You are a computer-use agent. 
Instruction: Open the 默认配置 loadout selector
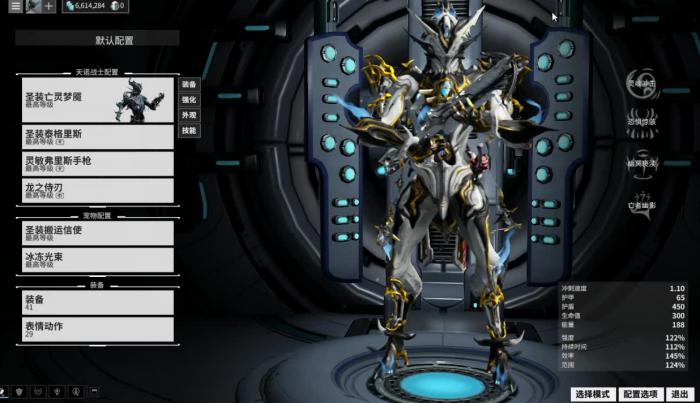click(97, 40)
